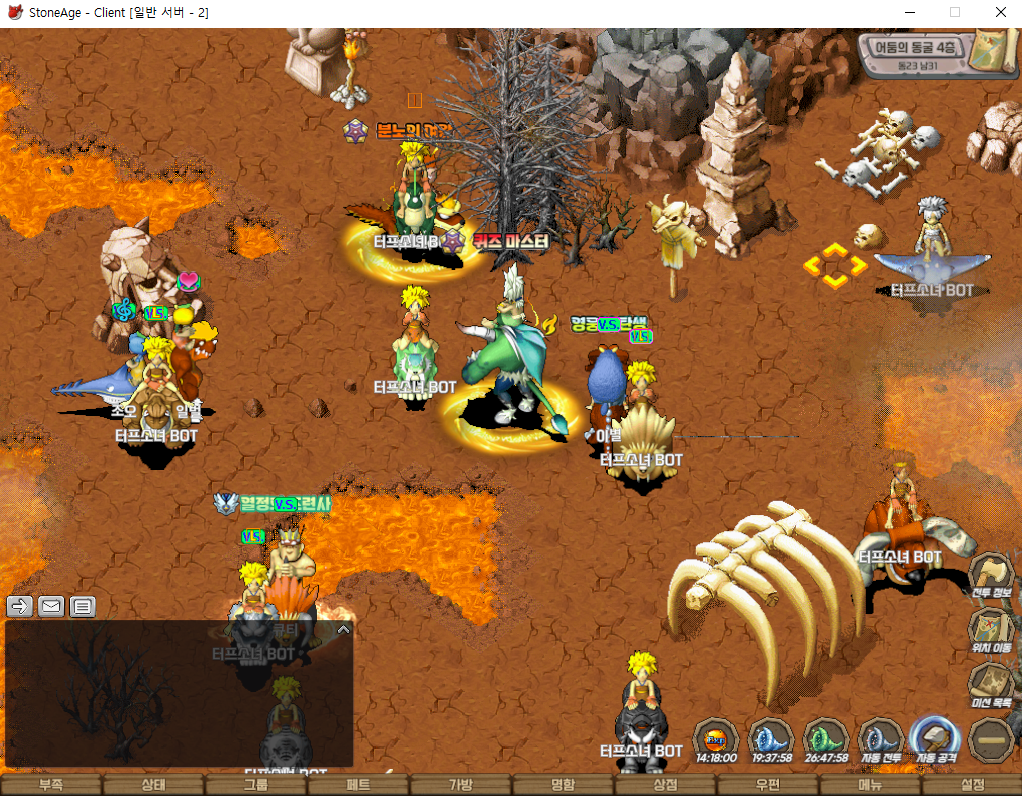Click the envelope button above chat
The width and height of the screenshot is (1022, 796).
tap(51, 606)
